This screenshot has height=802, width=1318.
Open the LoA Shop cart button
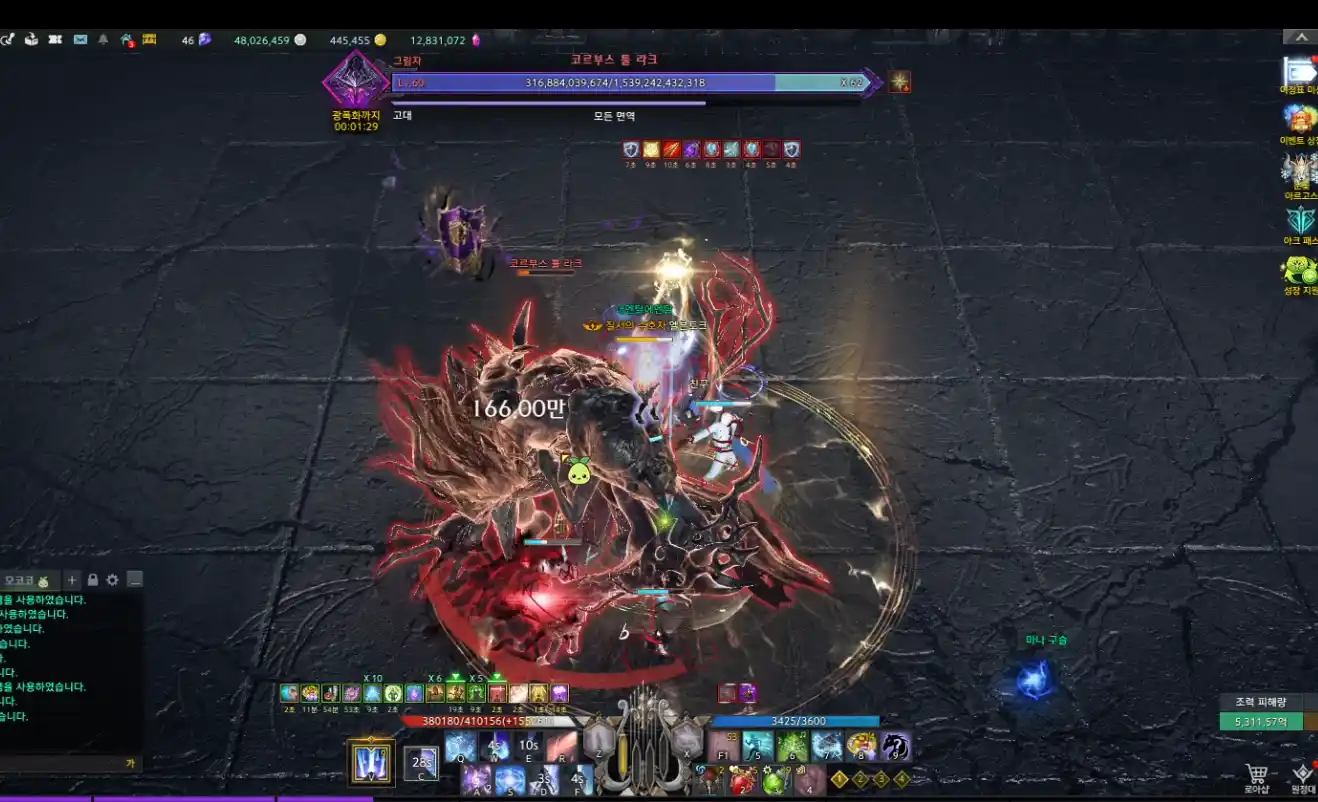pos(1256,774)
